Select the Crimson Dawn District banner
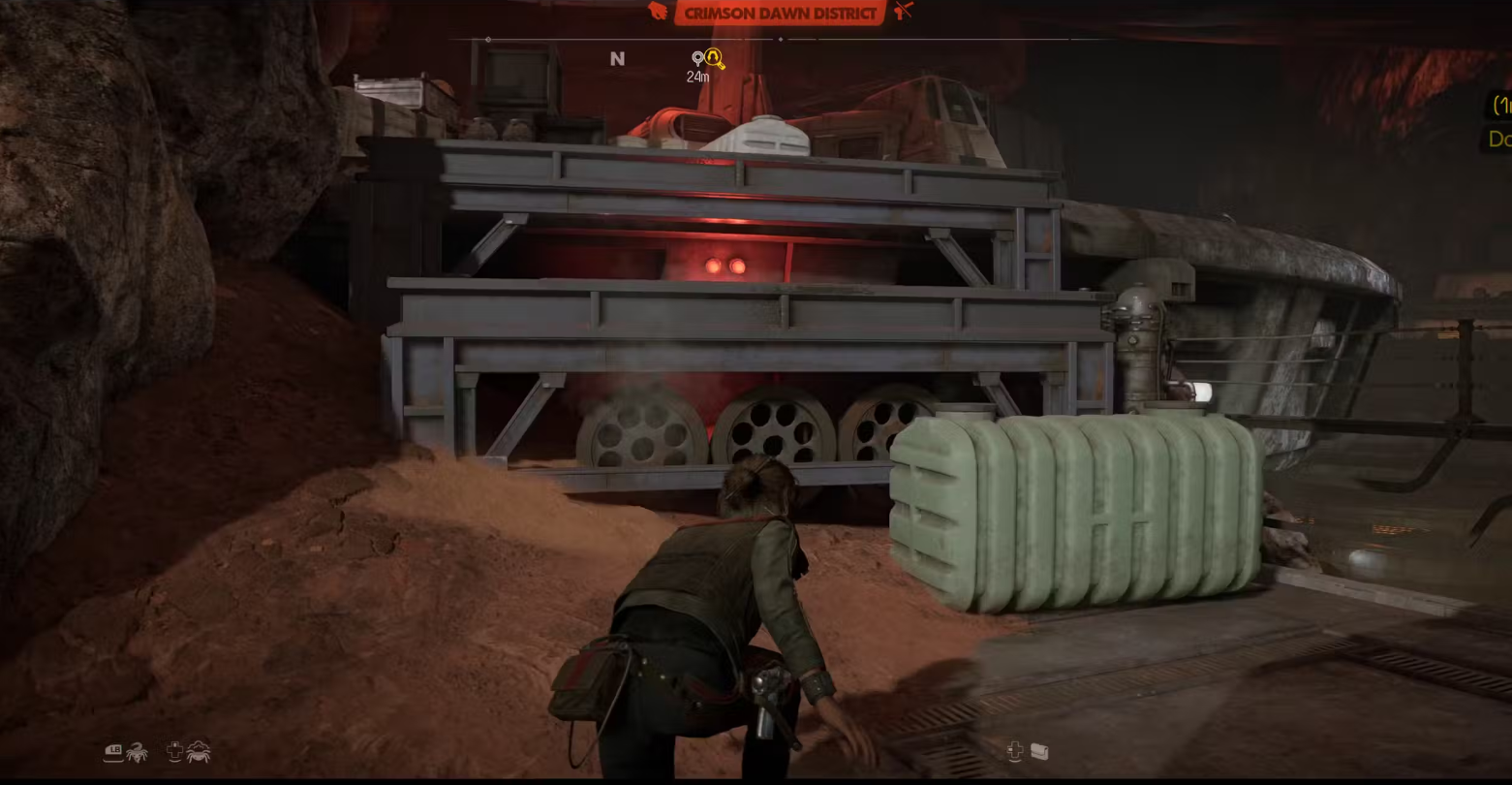This screenshot has width=1512, height=785. click(x=780, y=13)
